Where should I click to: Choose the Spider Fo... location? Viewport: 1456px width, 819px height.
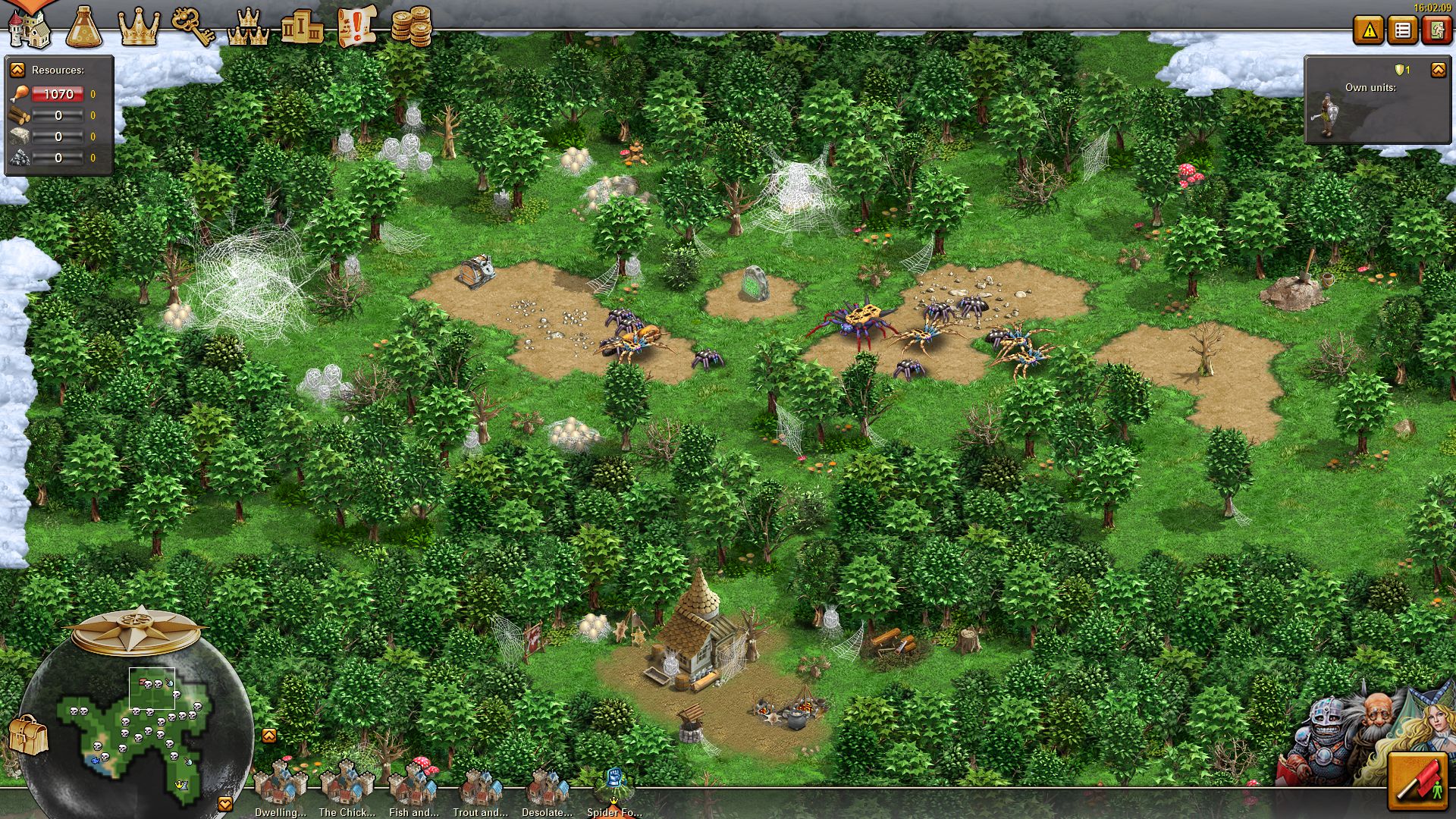pos(613,790)
